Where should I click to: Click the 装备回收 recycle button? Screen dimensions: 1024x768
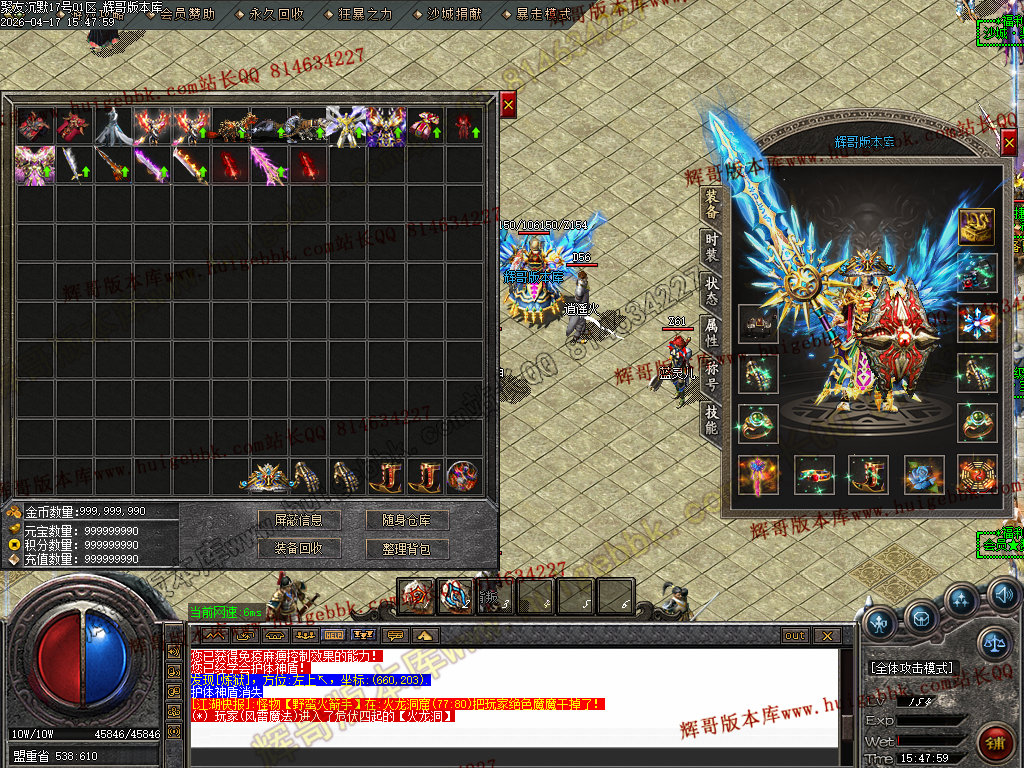tap(298, 548)
